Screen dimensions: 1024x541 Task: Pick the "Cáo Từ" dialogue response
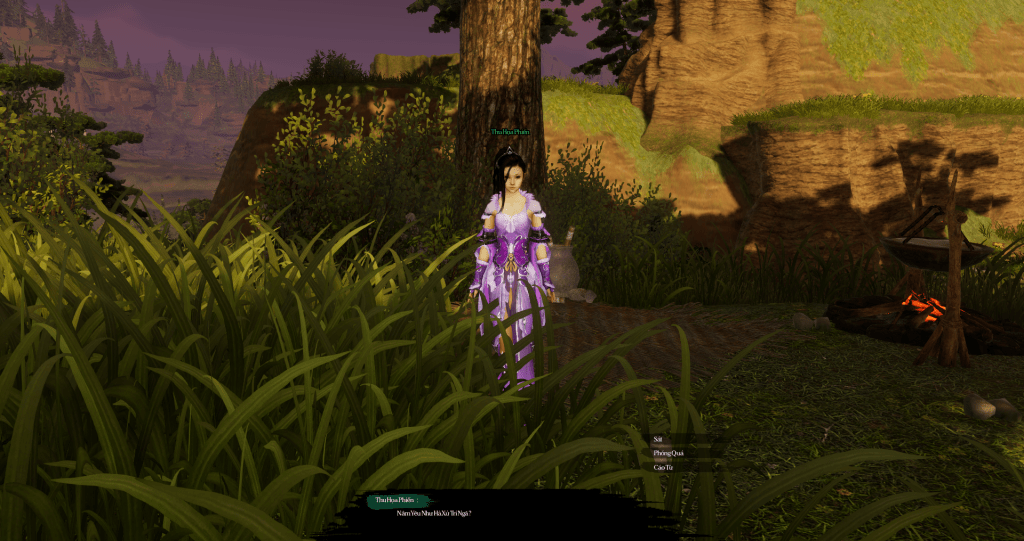[x=664, y=467]
